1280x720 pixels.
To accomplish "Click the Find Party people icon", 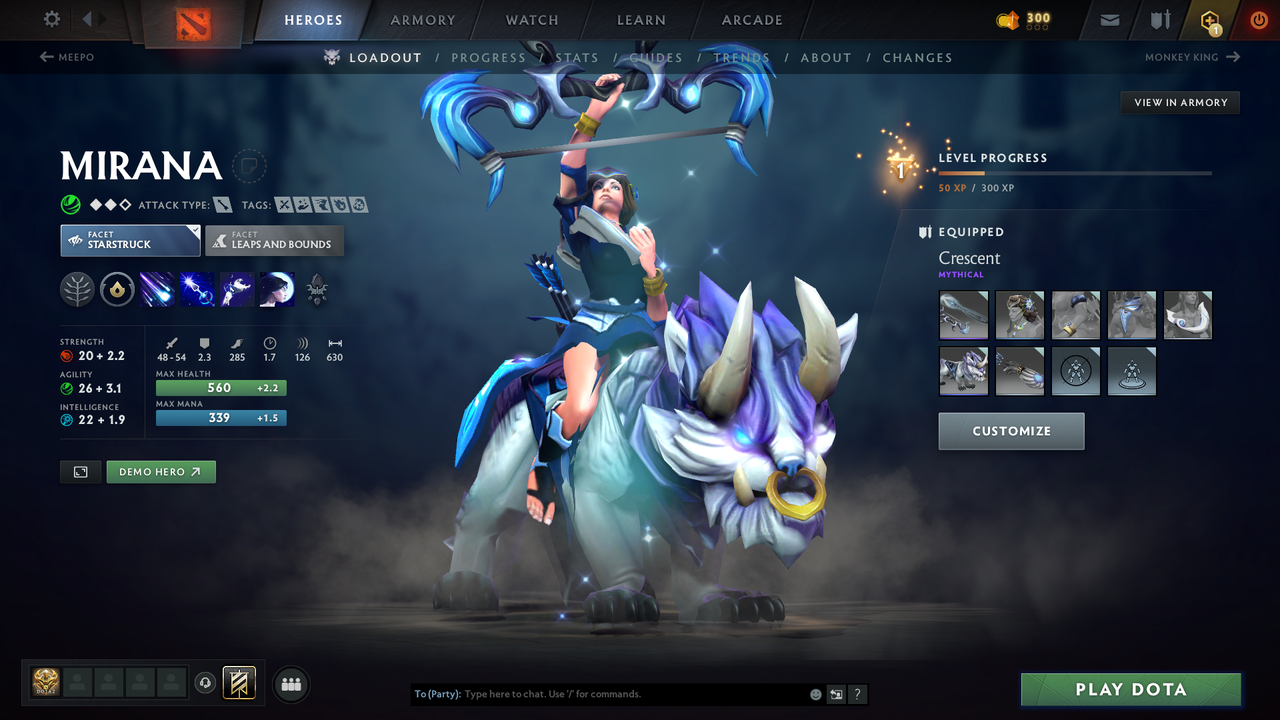I will (x=290, y=684).
